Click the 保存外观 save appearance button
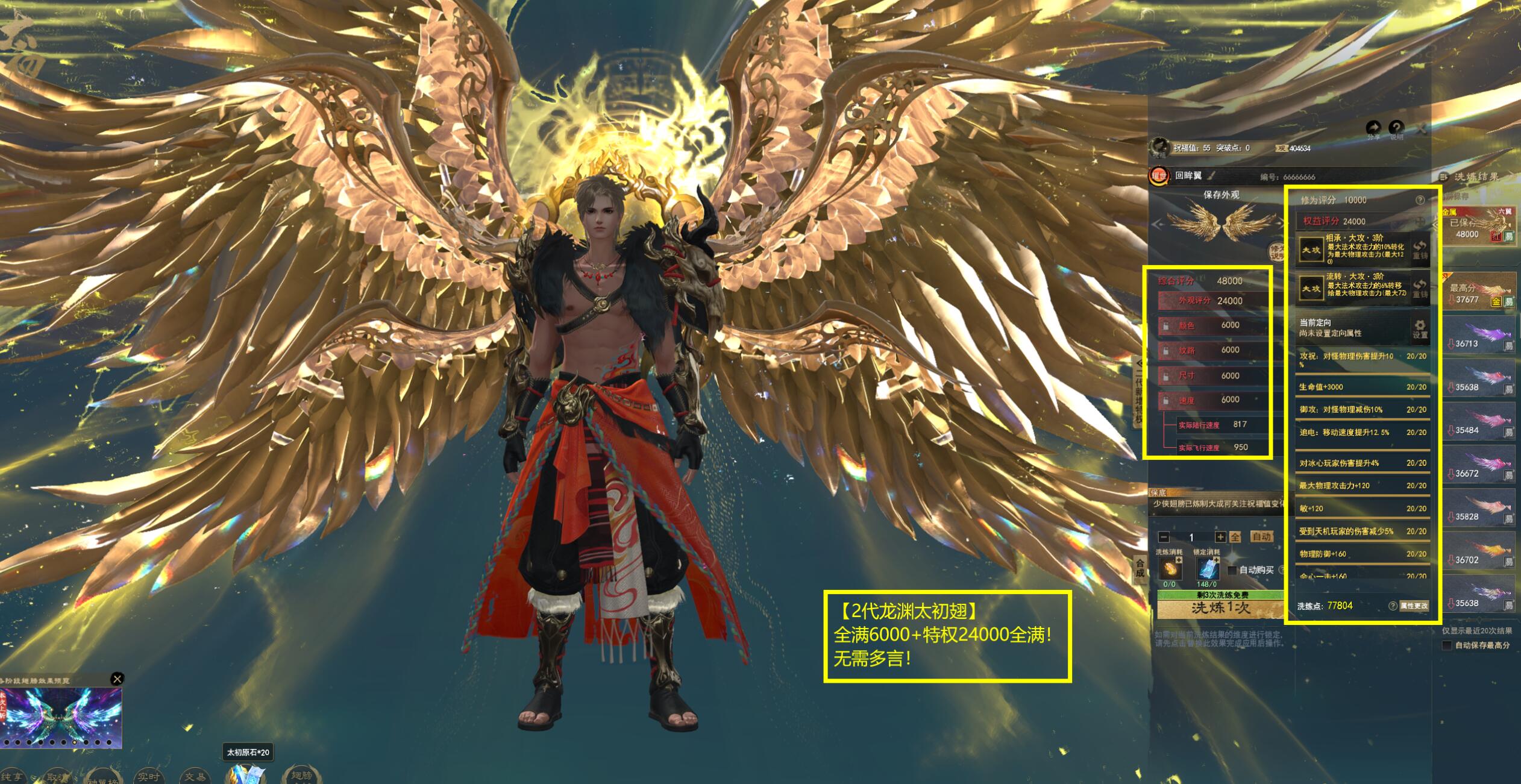The image size is (1521, 784). tap(1221, 195)
